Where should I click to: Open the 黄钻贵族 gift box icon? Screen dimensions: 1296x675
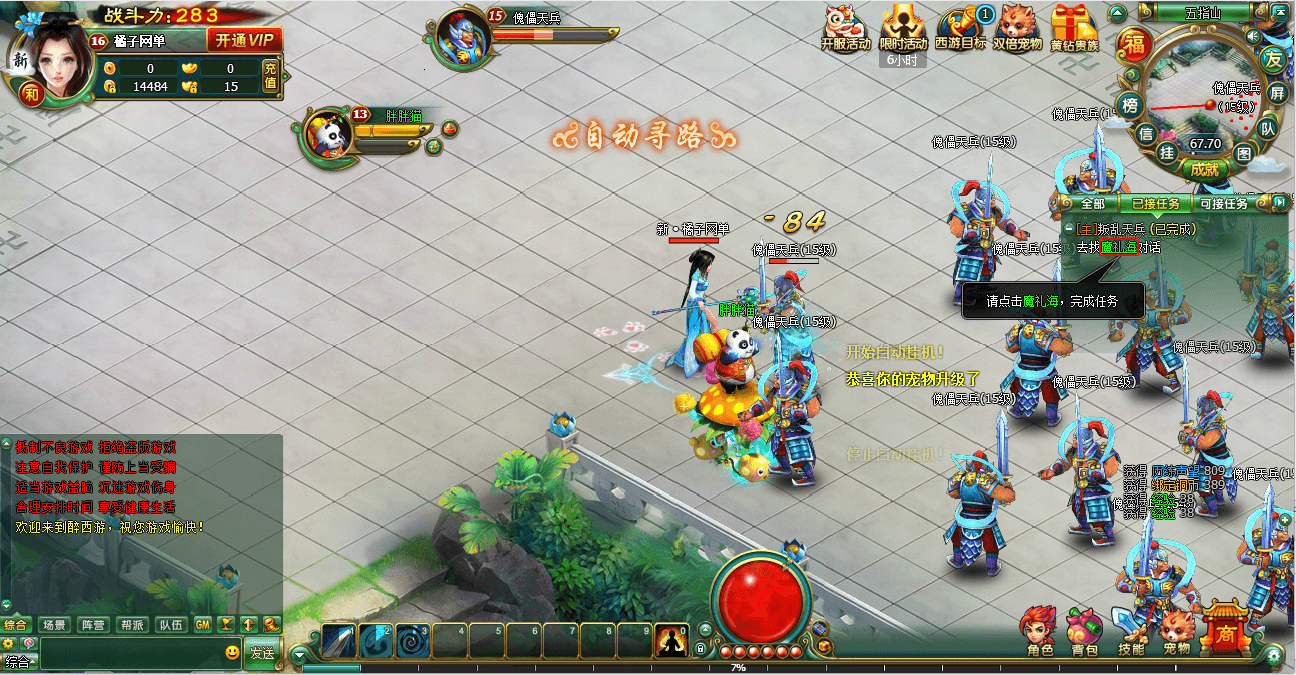click(1074, 26)
